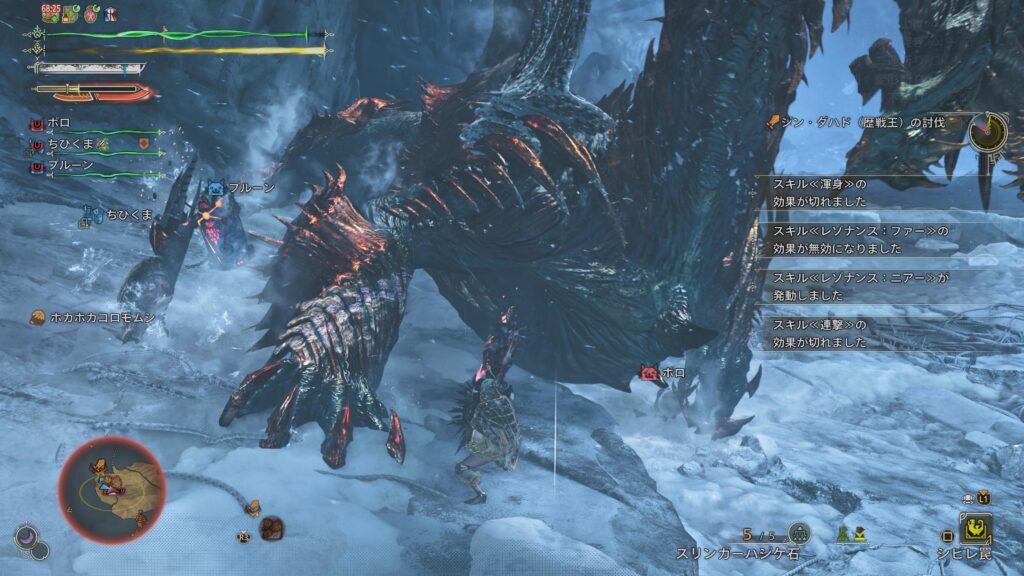Click the ≪レゾナンス：ファー≫ disabled notification
This screenshot has width=1024, height=576.
pos(860,239)
